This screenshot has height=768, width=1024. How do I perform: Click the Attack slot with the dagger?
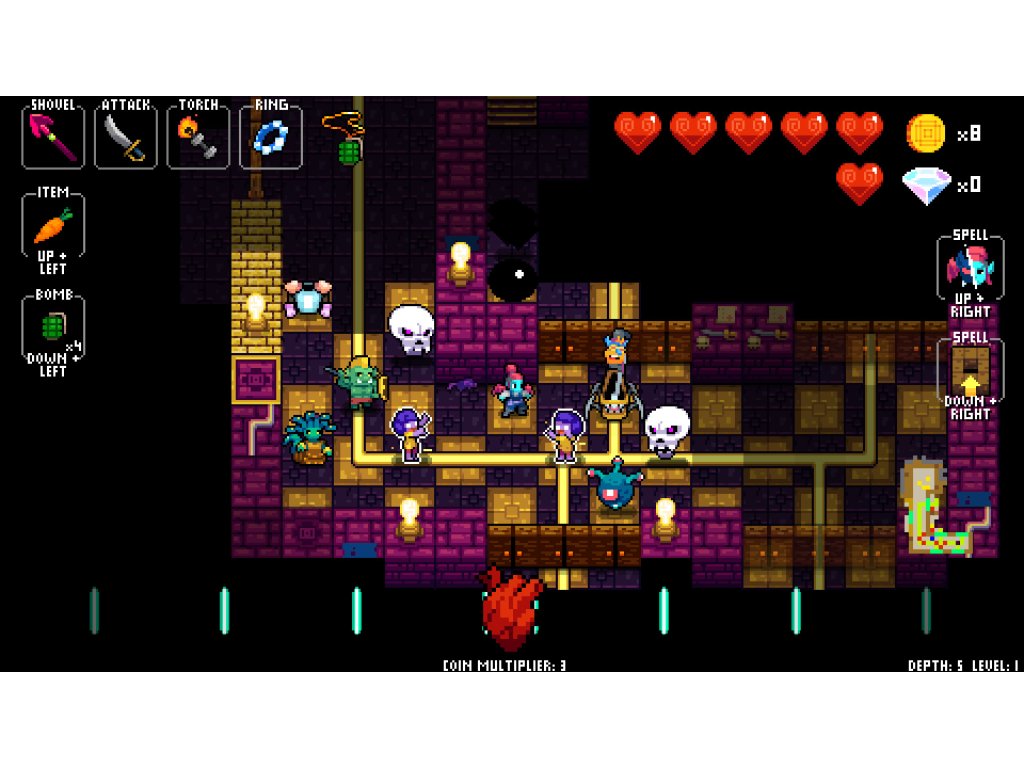[x=126, y=137]
